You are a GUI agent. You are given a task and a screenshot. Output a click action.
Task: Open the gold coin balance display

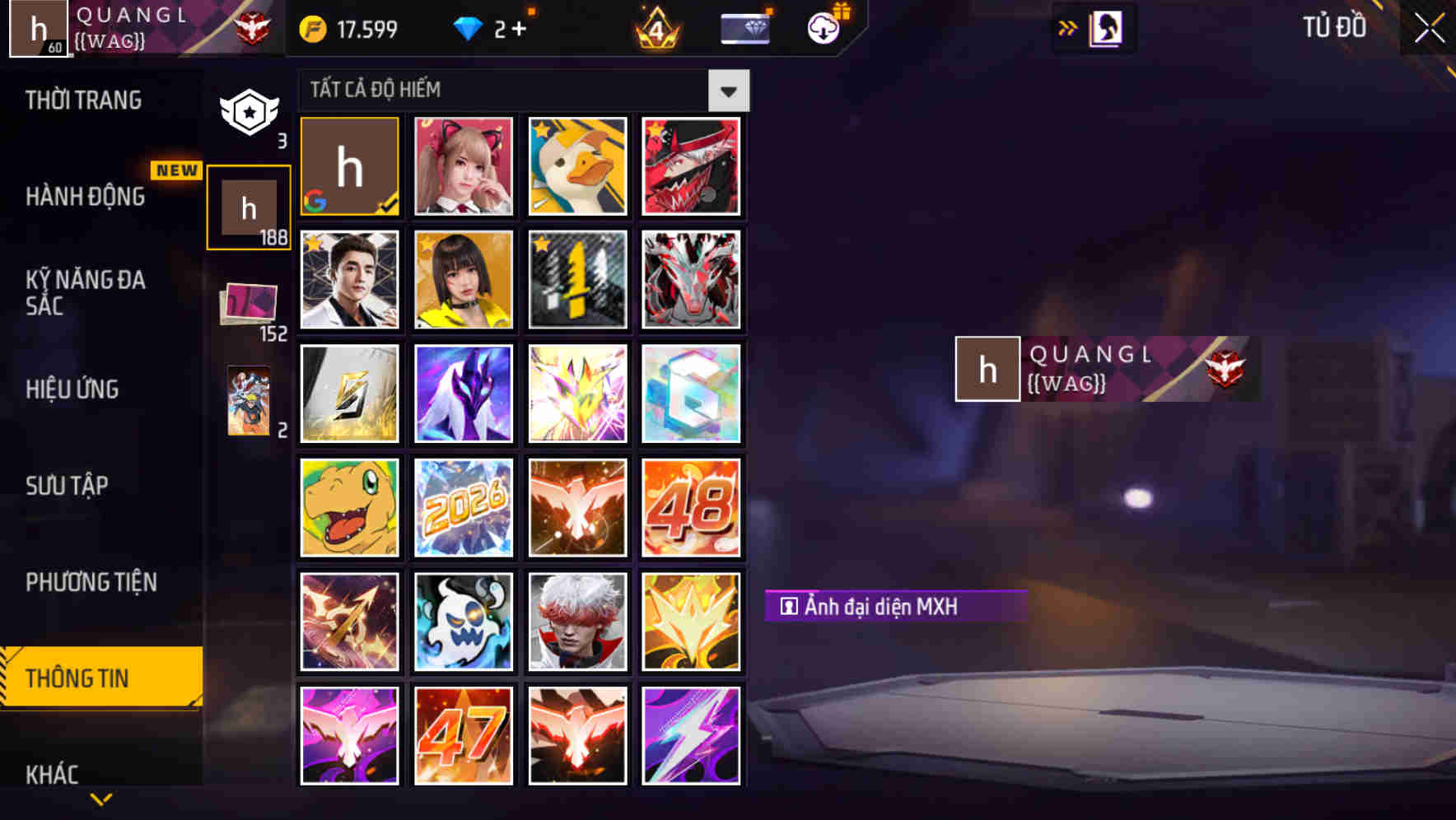(x=346, y=27)
